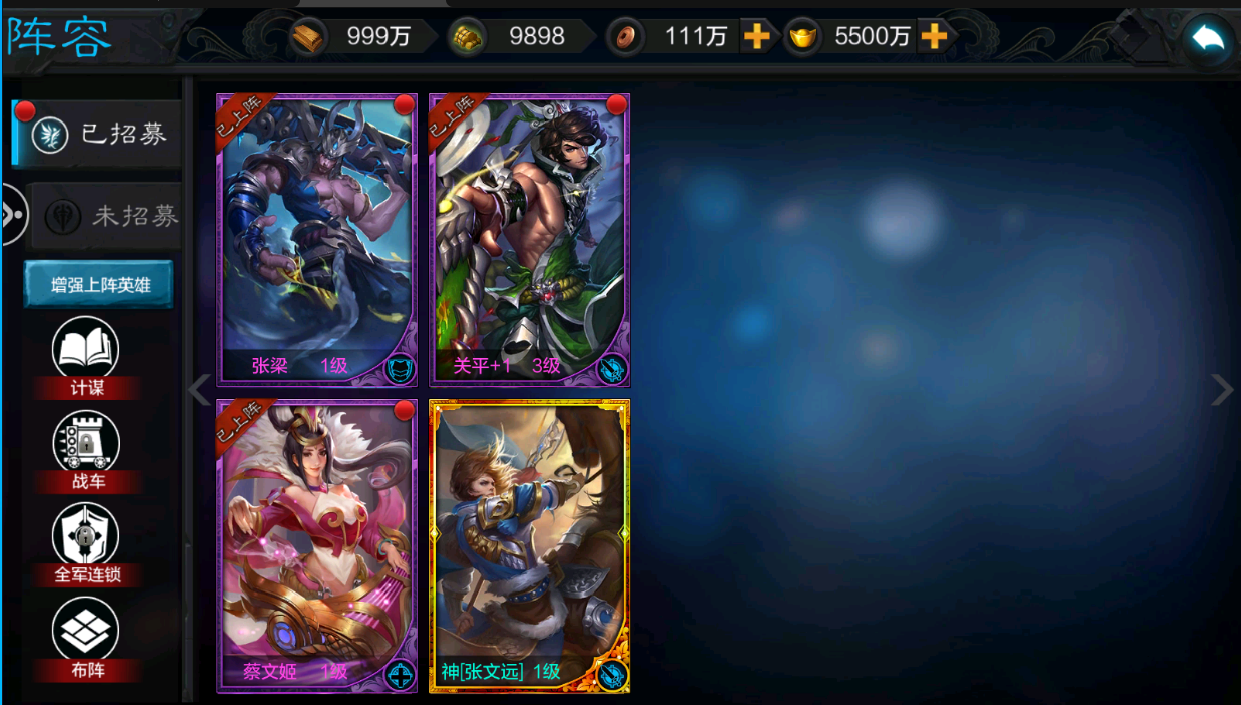The width and height of the screenshot is (1241, 705).
Task: Add more gold ingots with plus button
Action: tap(933, 37)
